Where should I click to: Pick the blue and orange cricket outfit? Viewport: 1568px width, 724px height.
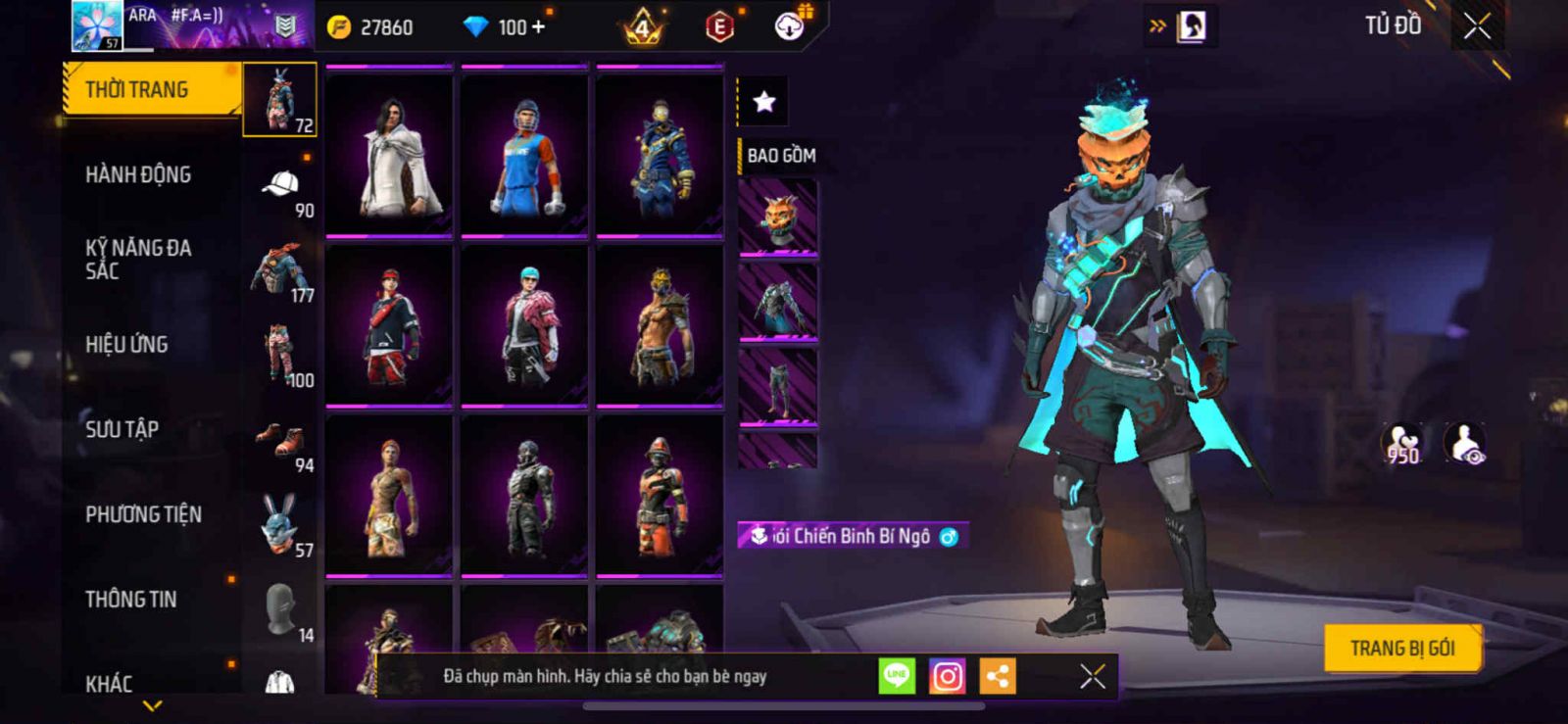[x=524, y=154]
